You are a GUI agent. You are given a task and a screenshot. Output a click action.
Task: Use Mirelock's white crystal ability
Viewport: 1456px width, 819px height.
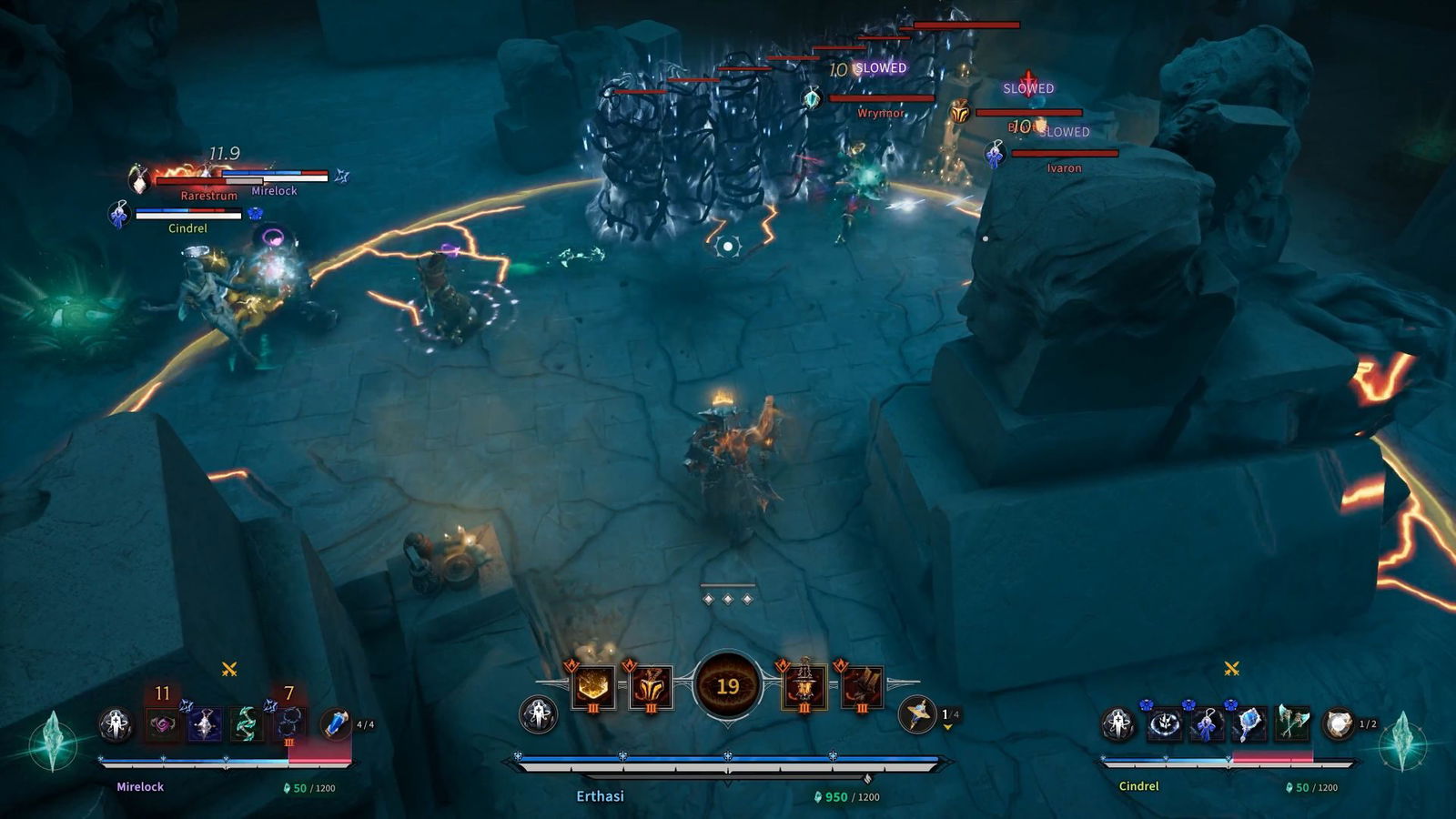pyautogui.click(x=205, y=724)
